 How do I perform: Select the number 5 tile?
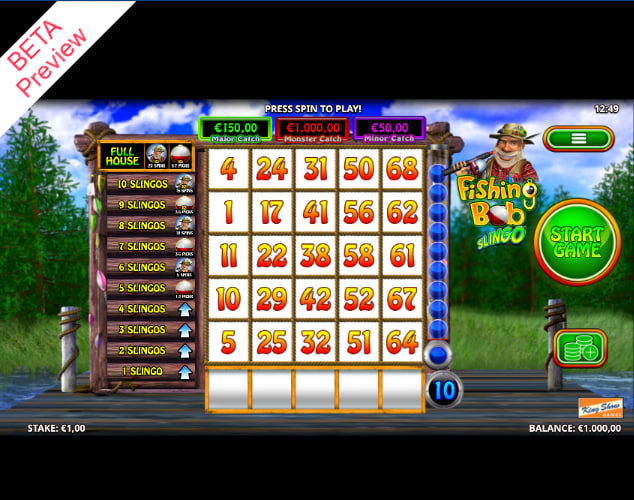228,342
